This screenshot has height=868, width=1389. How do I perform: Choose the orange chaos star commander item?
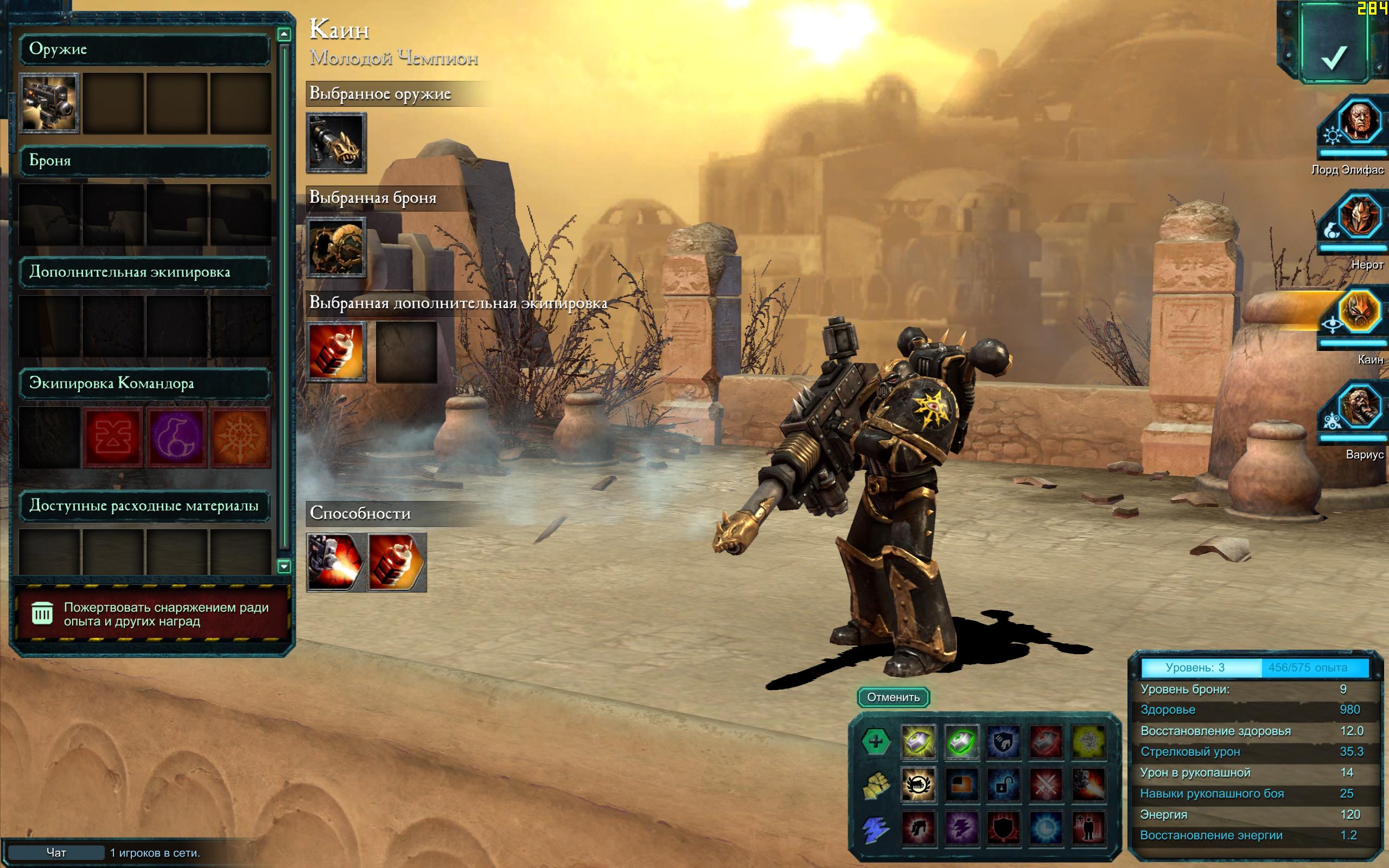(240, 437)
